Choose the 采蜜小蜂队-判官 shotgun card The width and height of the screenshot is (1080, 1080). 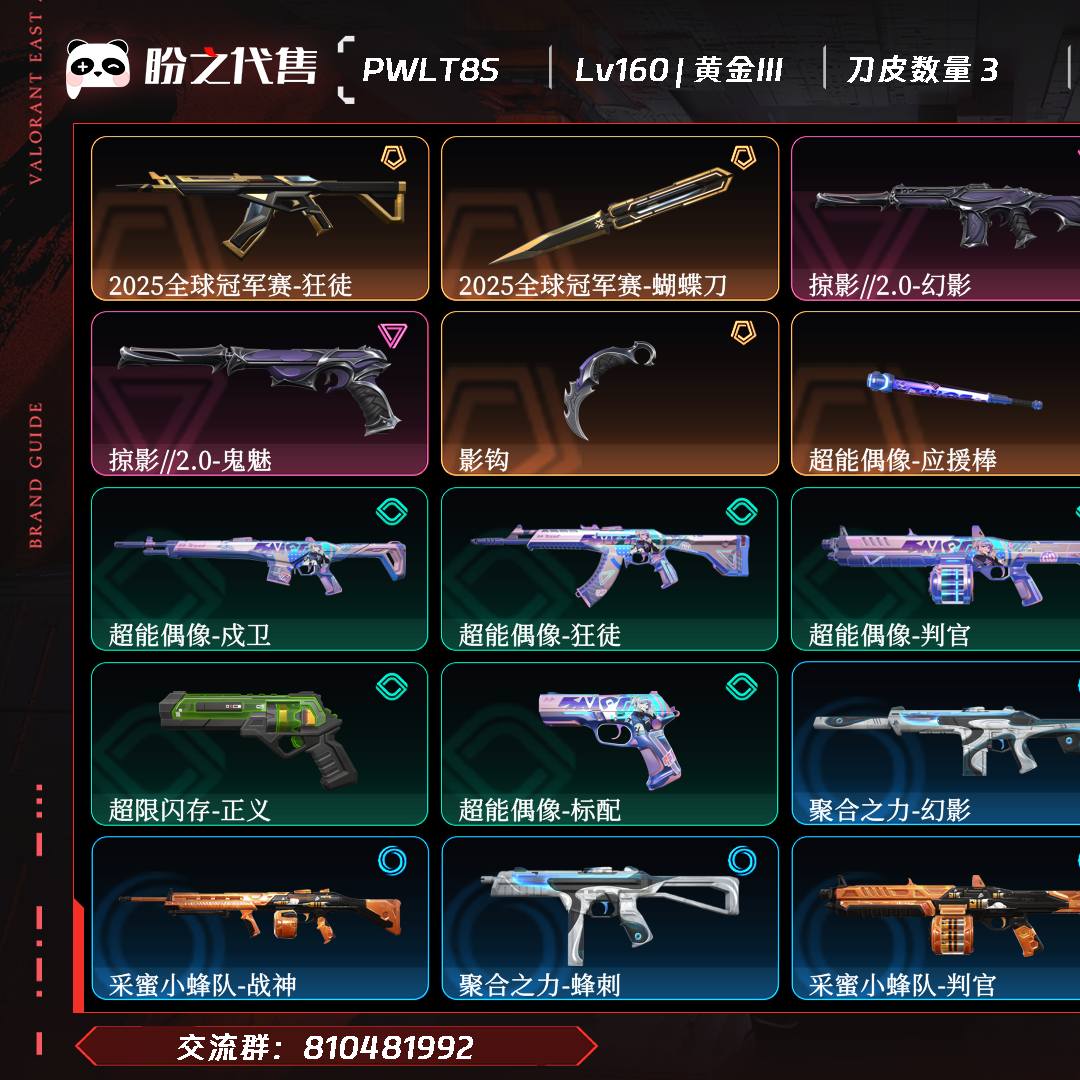(x=935, y=918)
